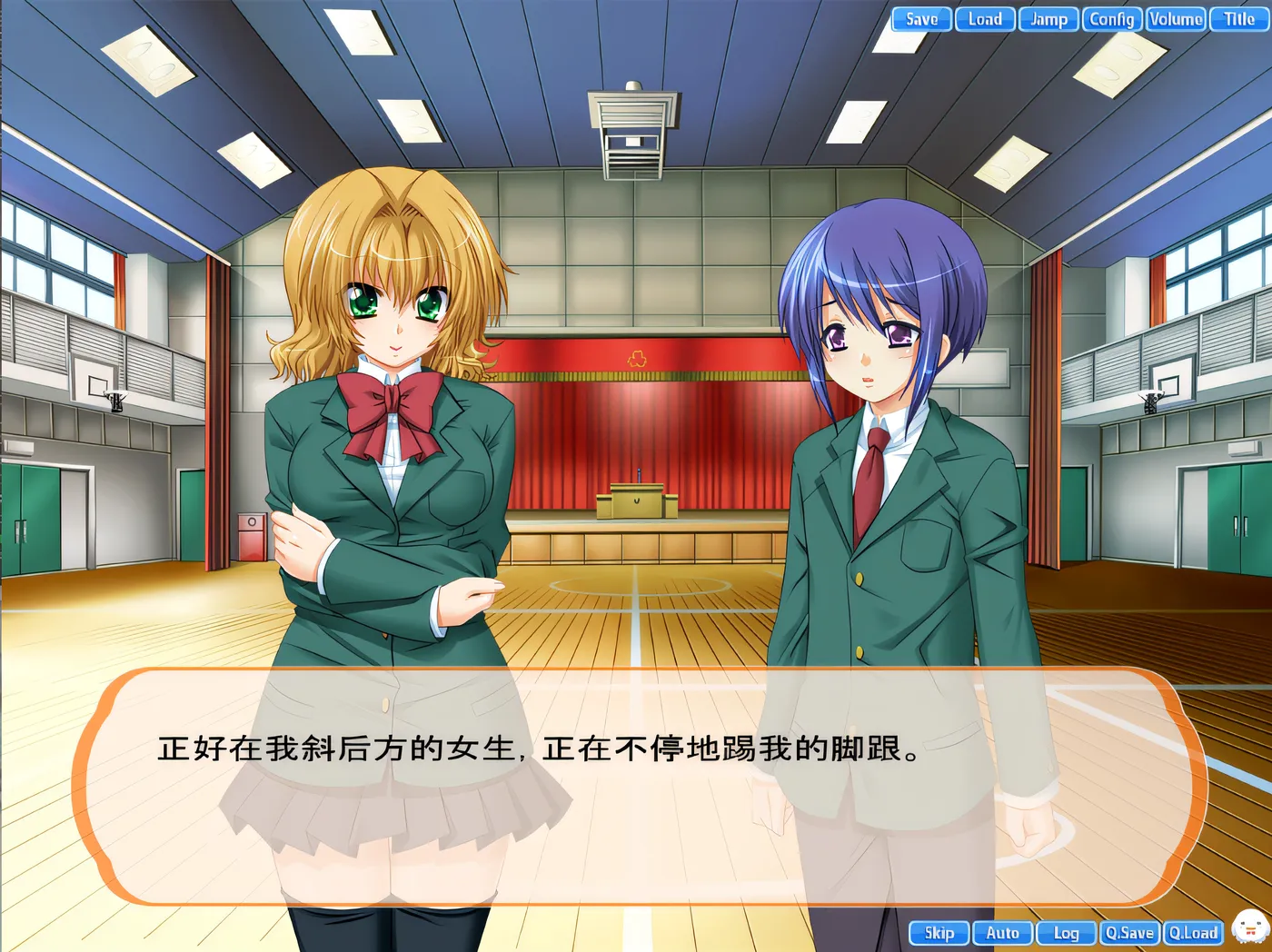Click the white mascot icon
The width and height of the screenshot is (1272, 952).
1250,927
